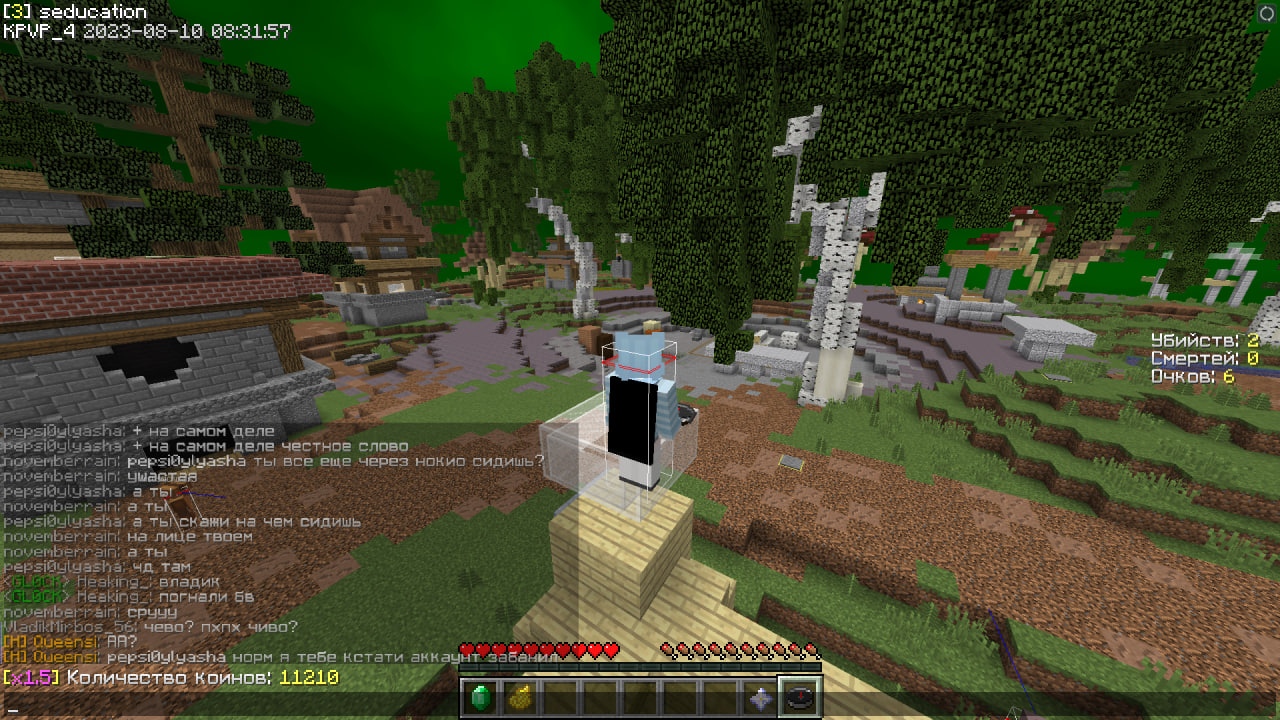The image size is (1280, 720).
Task: Choose the nether star hotbar slot
Action: coord(762,698)
